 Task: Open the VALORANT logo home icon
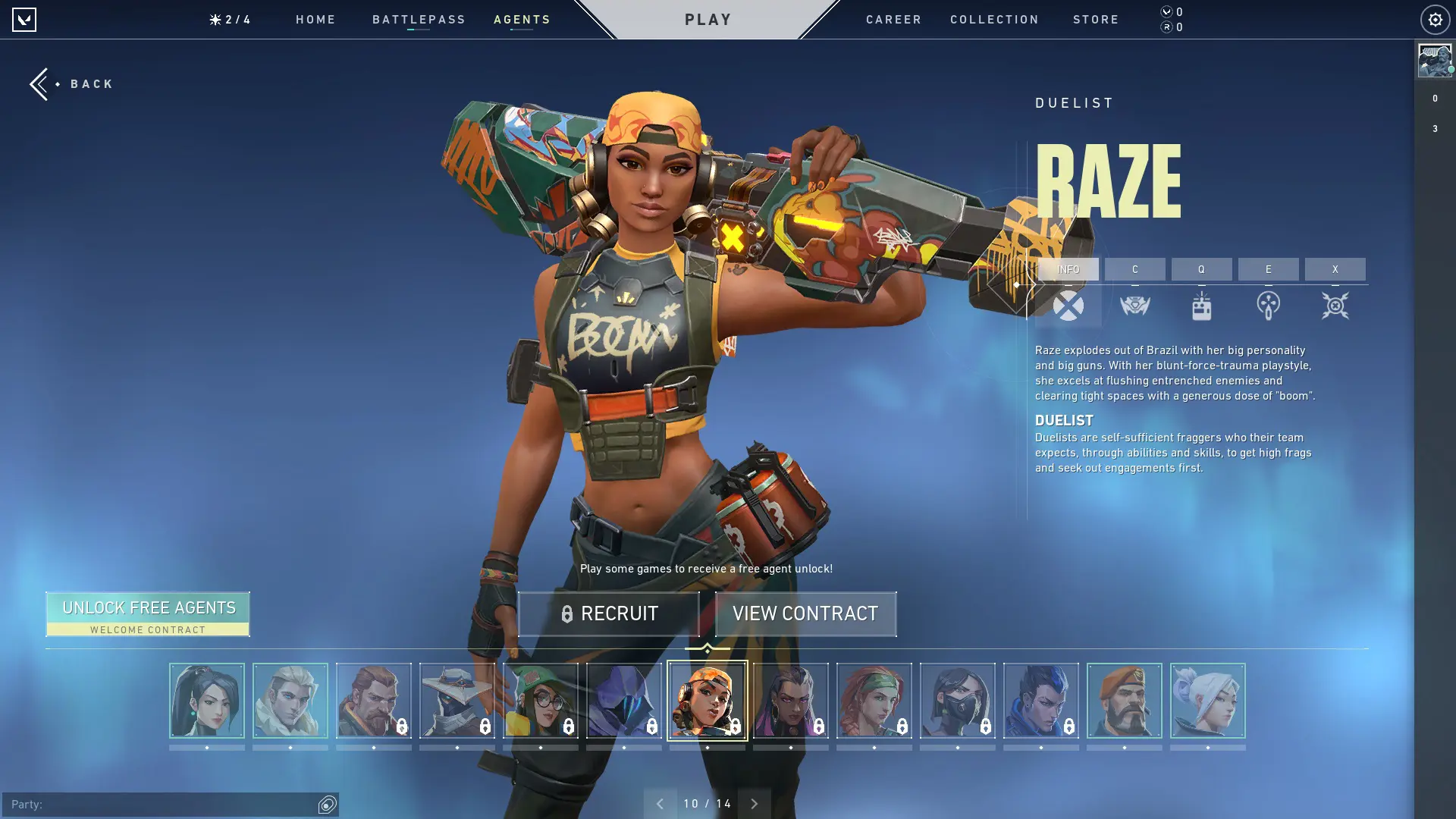pyautogui.click(x=25, y=20)
